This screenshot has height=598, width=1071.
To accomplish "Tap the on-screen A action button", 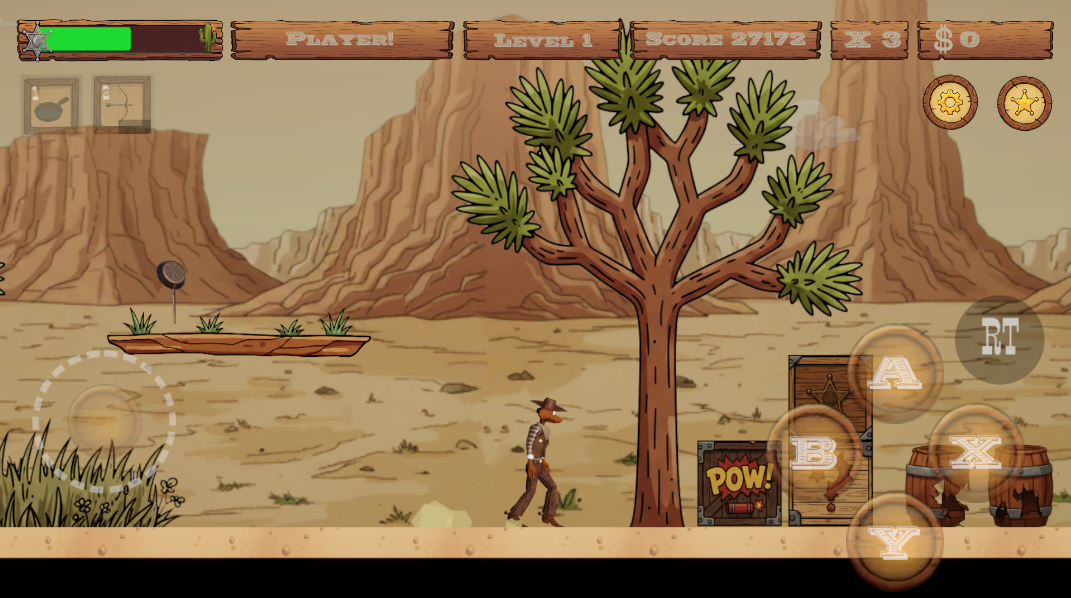I will click(895, 373).
